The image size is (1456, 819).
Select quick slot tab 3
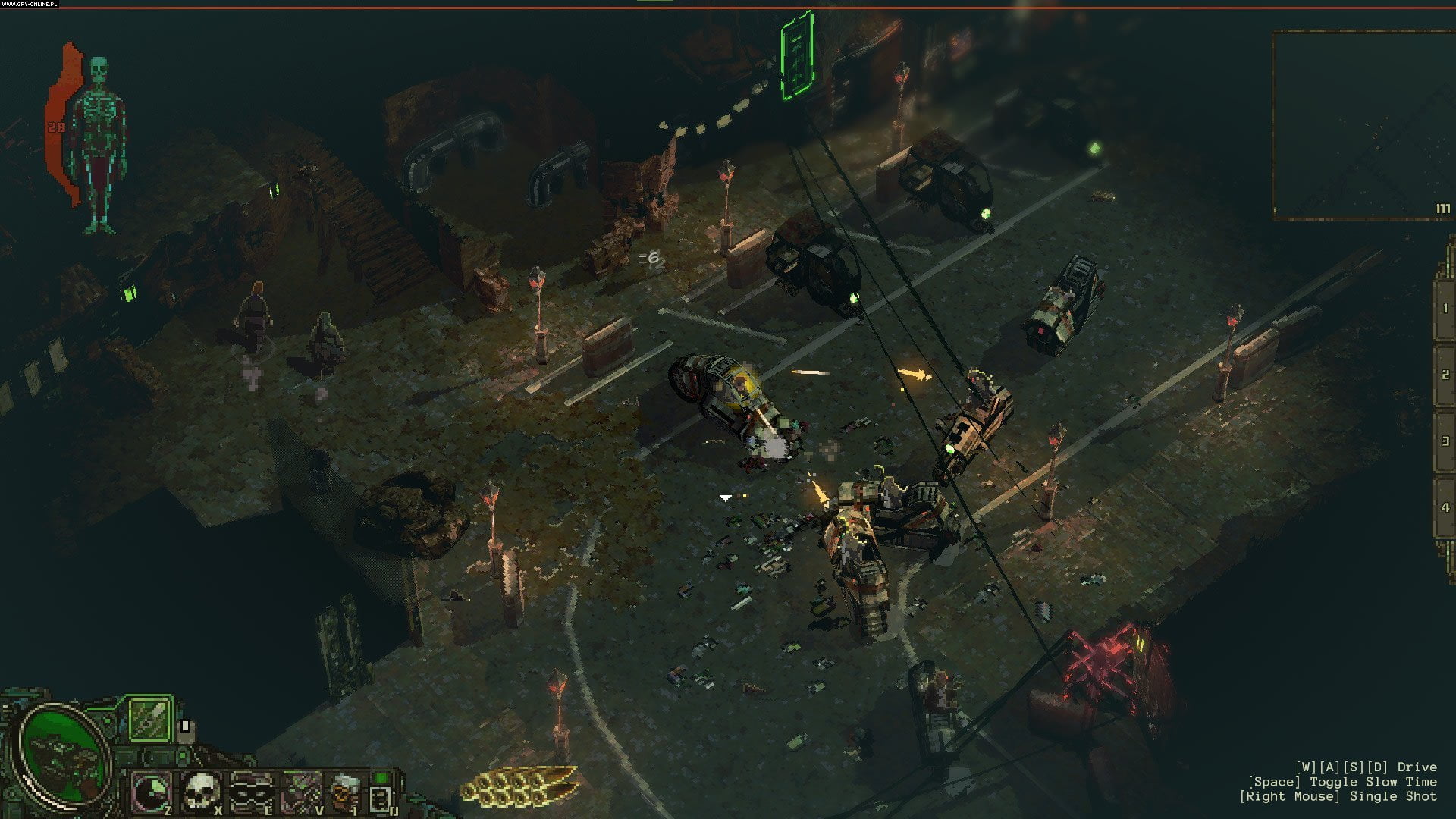(x=1444, y=441)
